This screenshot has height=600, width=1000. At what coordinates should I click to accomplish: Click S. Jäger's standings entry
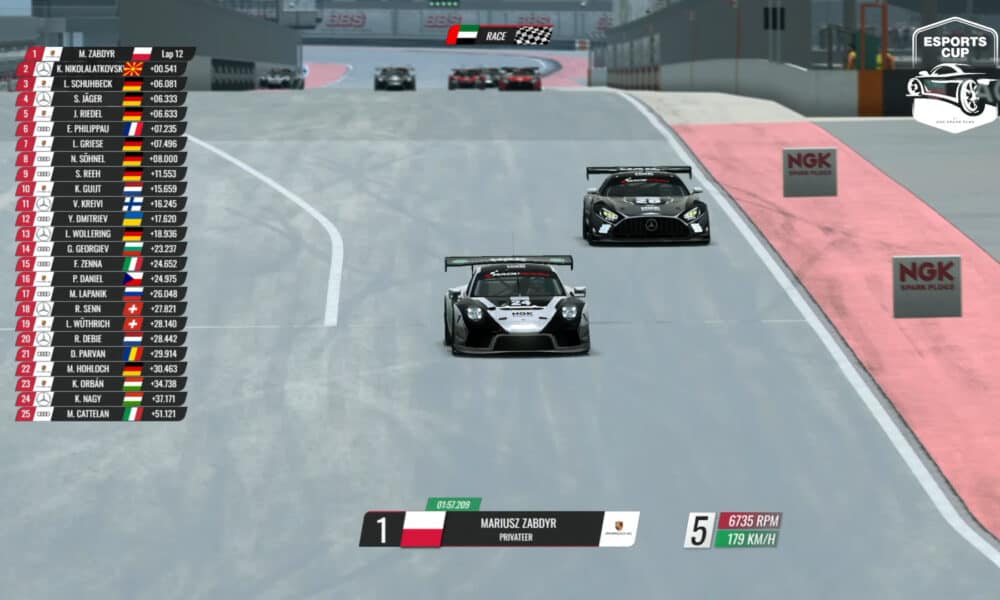point(98,99)
